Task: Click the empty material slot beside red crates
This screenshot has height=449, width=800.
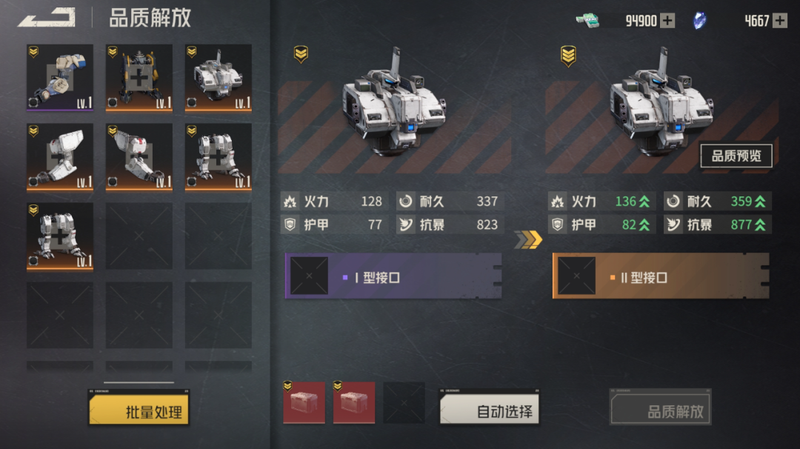Action: pos(403,402)
